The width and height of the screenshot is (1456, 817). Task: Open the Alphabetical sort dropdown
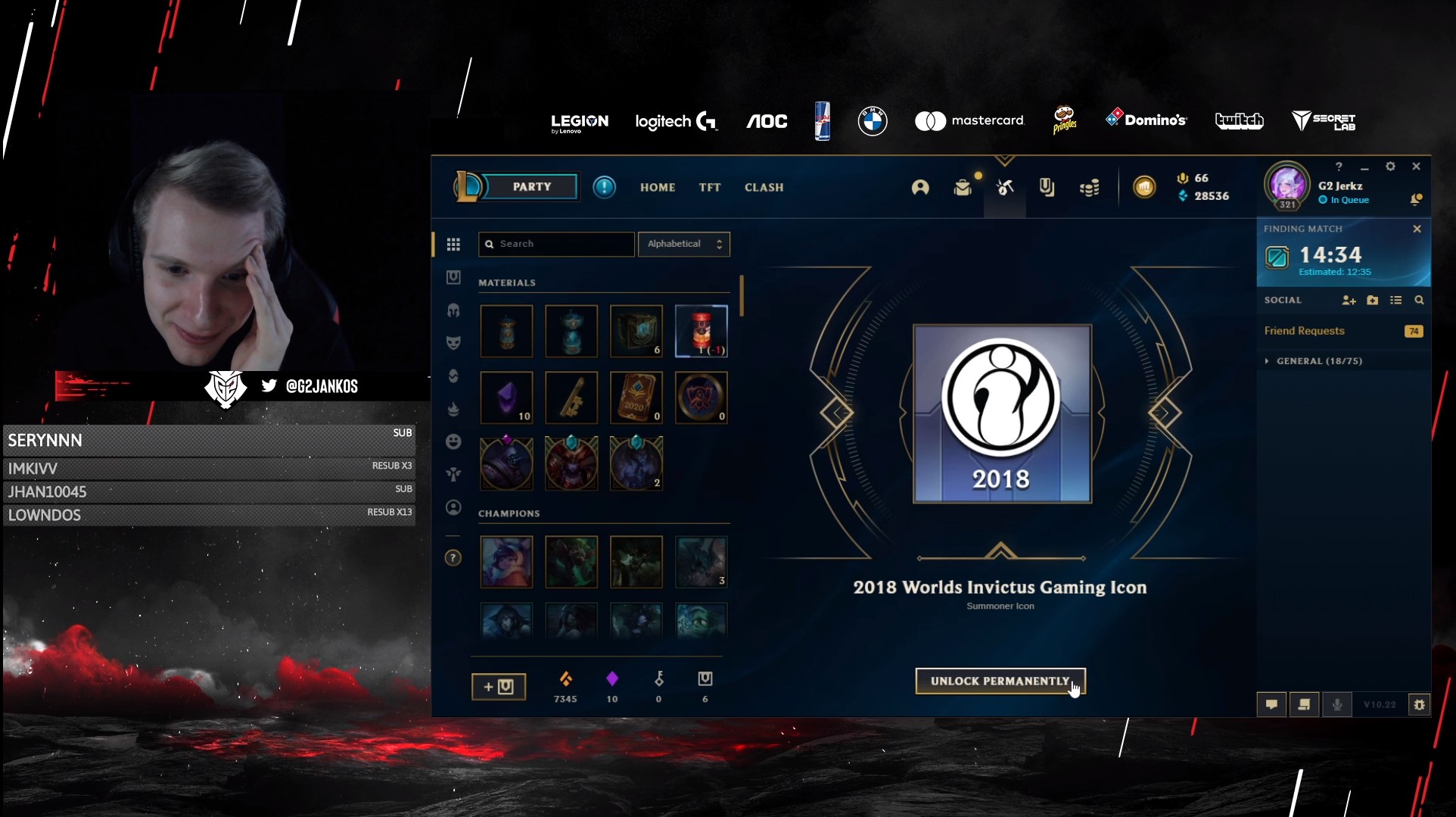[x=683, y=244]
